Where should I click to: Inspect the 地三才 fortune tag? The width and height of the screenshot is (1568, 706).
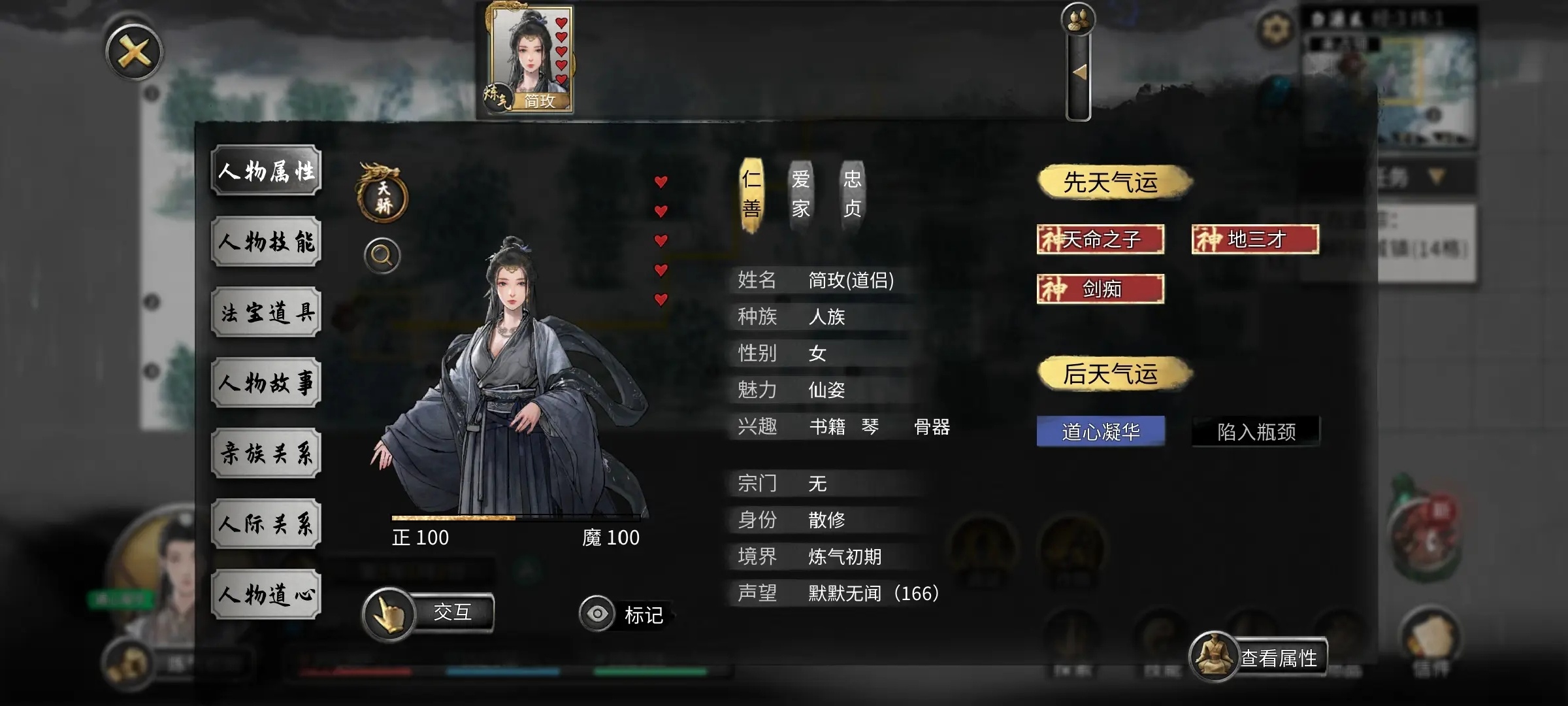point(1255,239)
